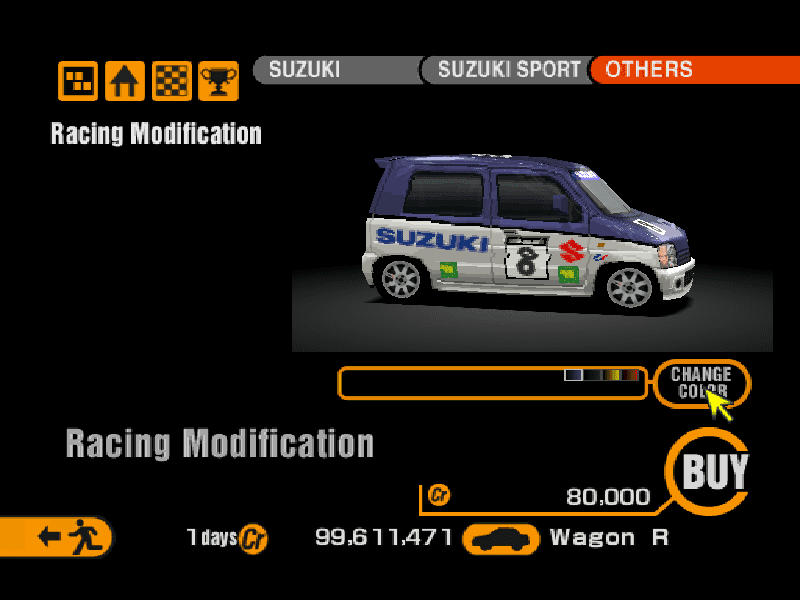Switch to the SUZUKI tab

pos(335,70)
